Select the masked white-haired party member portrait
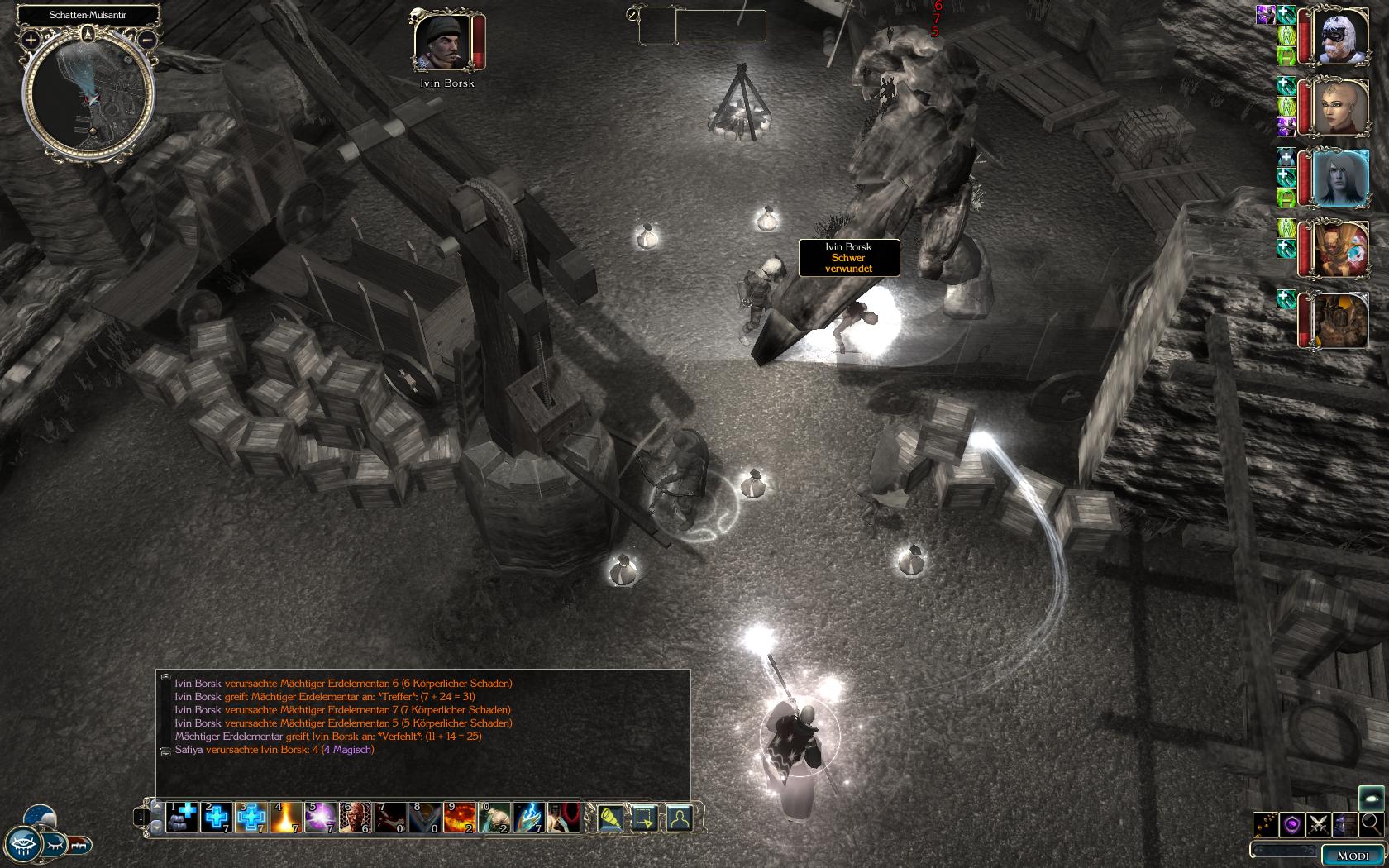The height and width of the screenshot is (868, 1389). pyautogui.click(x=1339, y=36)
